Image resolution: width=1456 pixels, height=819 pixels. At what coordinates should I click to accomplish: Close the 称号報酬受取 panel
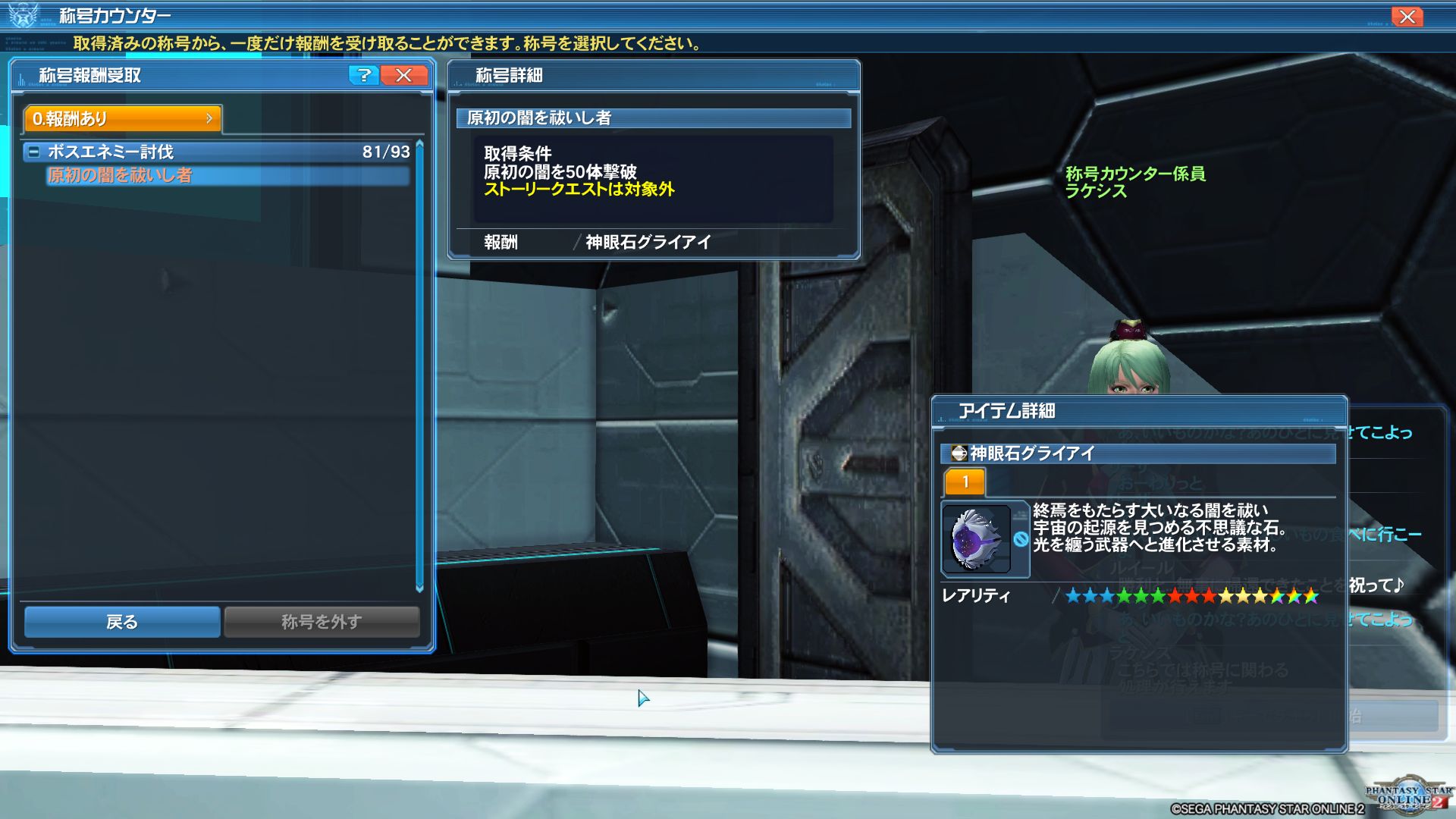[404, 75]
